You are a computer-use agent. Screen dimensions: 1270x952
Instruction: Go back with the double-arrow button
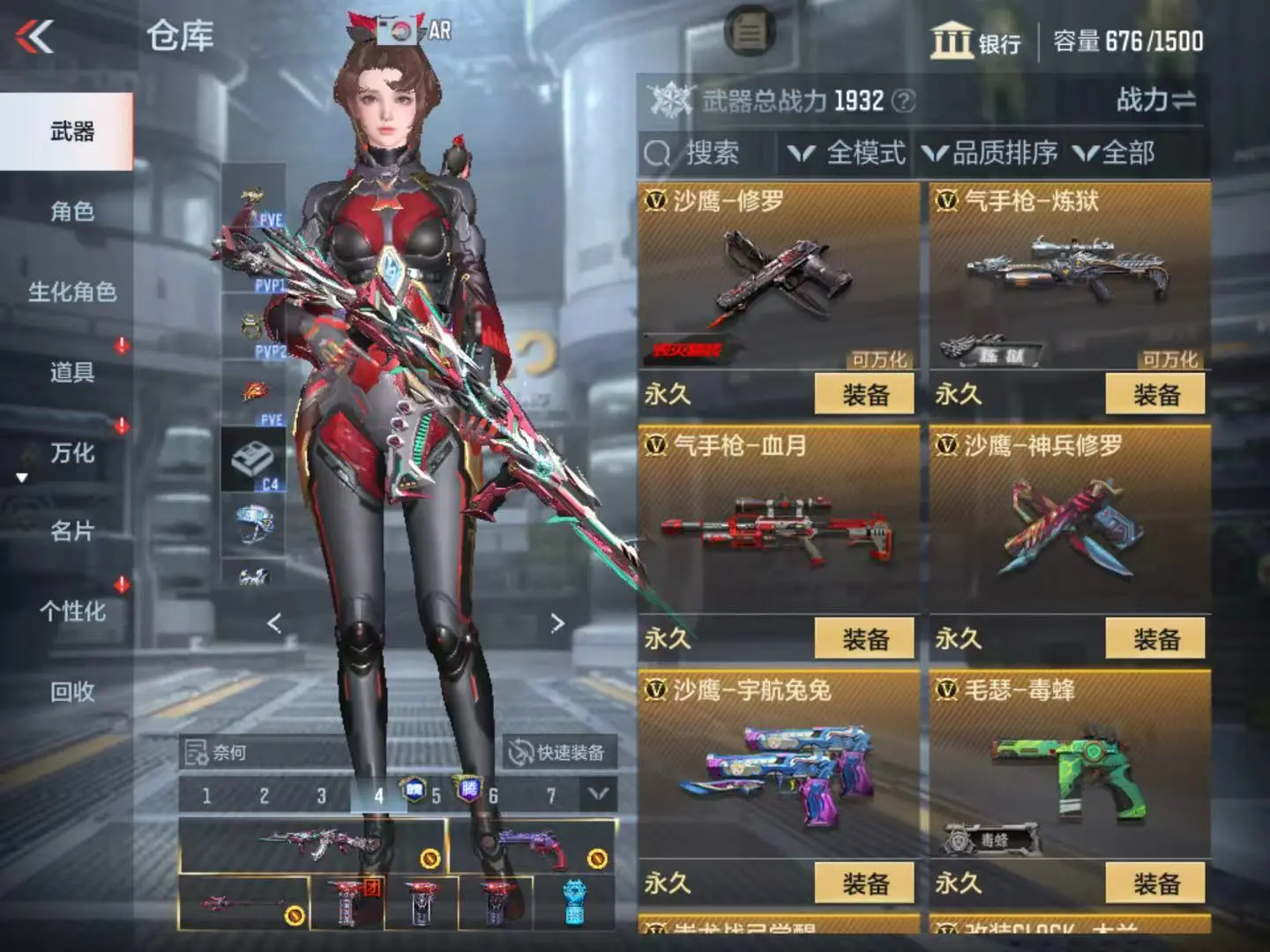35,37
